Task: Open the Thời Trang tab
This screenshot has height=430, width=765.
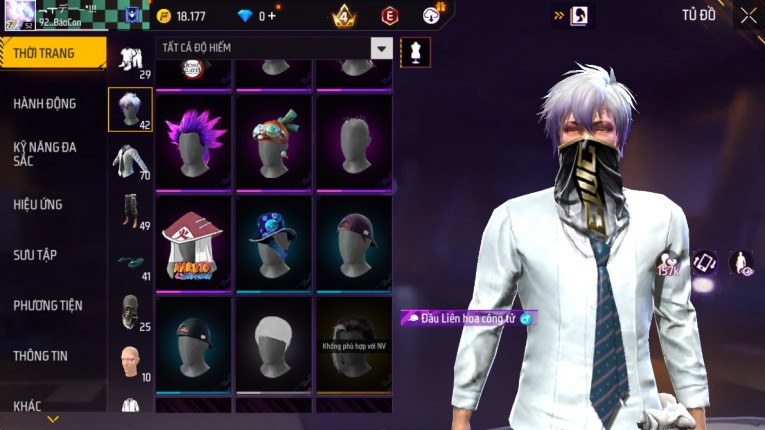Action: click(x=52, y=53)
